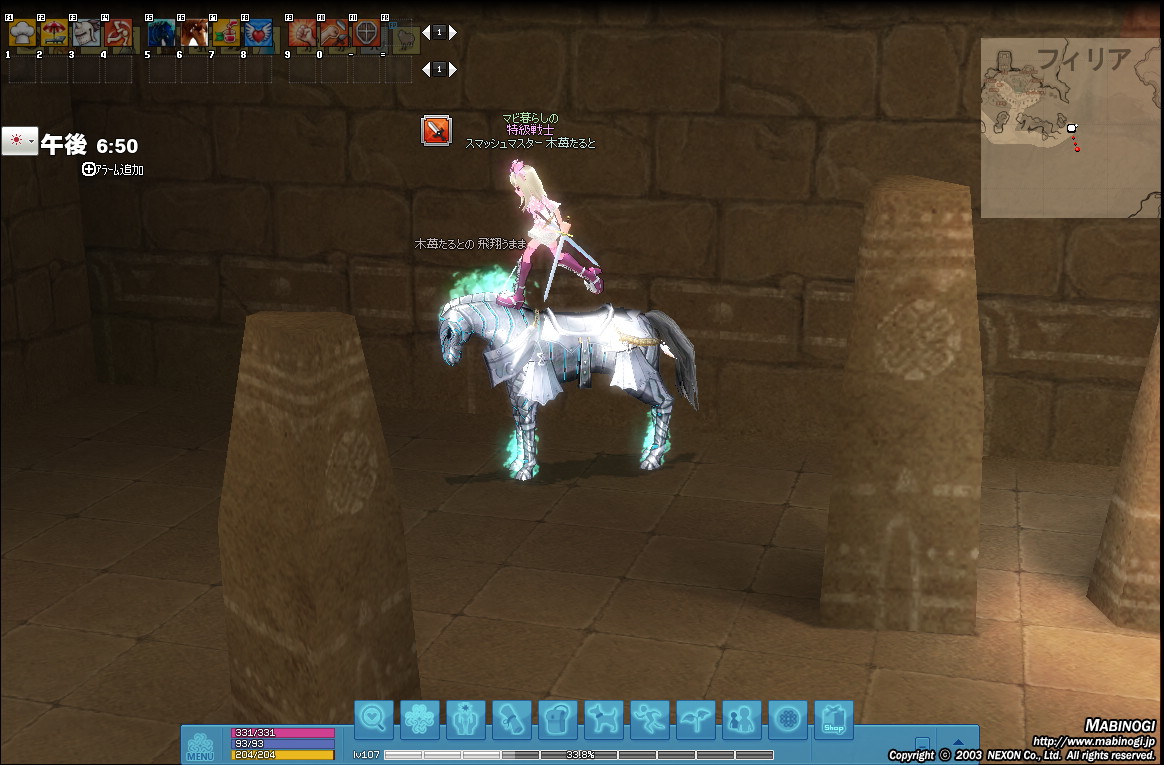Open the Shop button
The height and width of the screenshot is (765, 1164).
point(834,718)
